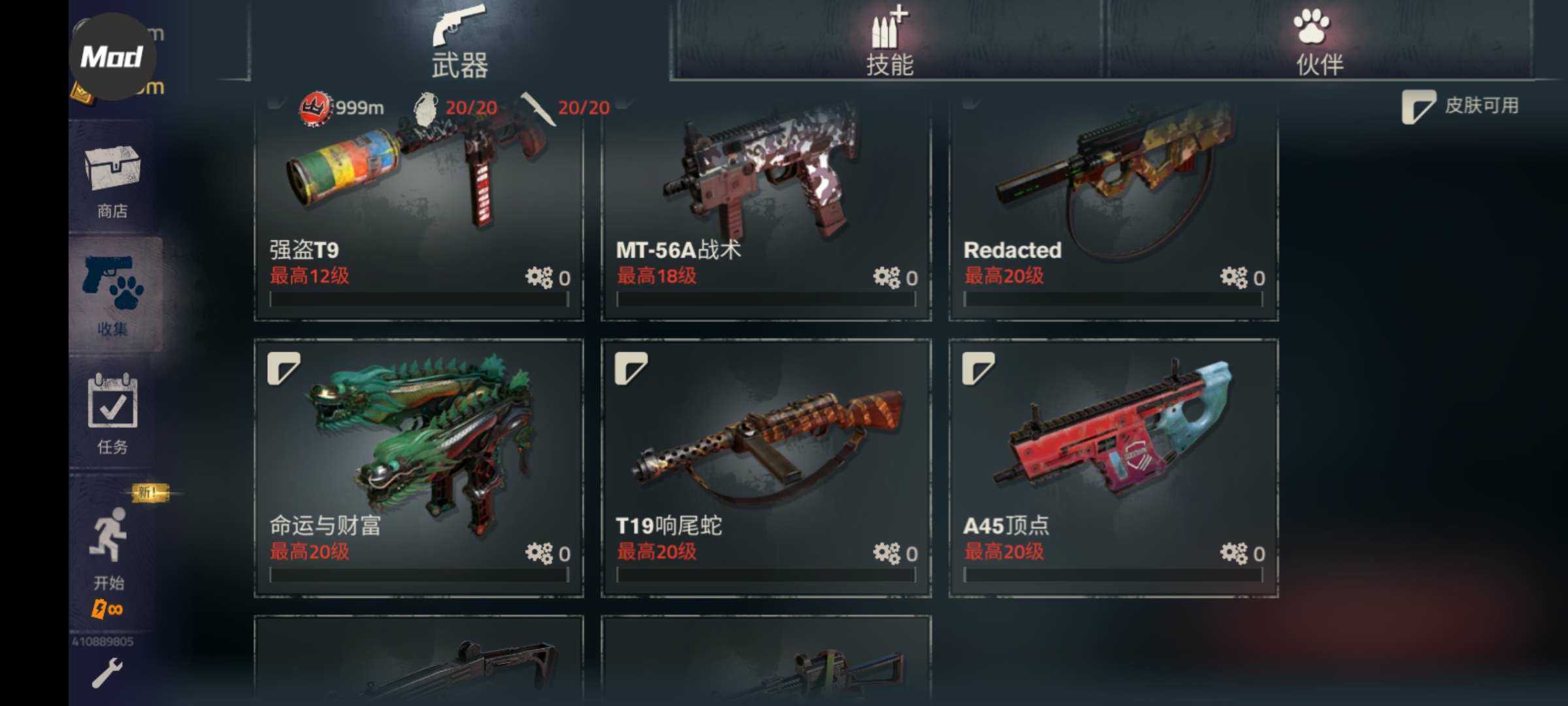The width and height of the screenshot is (1568, 706).
Task: Pick the 命运与财富 dragon weapon card
Action: point(418,467)
